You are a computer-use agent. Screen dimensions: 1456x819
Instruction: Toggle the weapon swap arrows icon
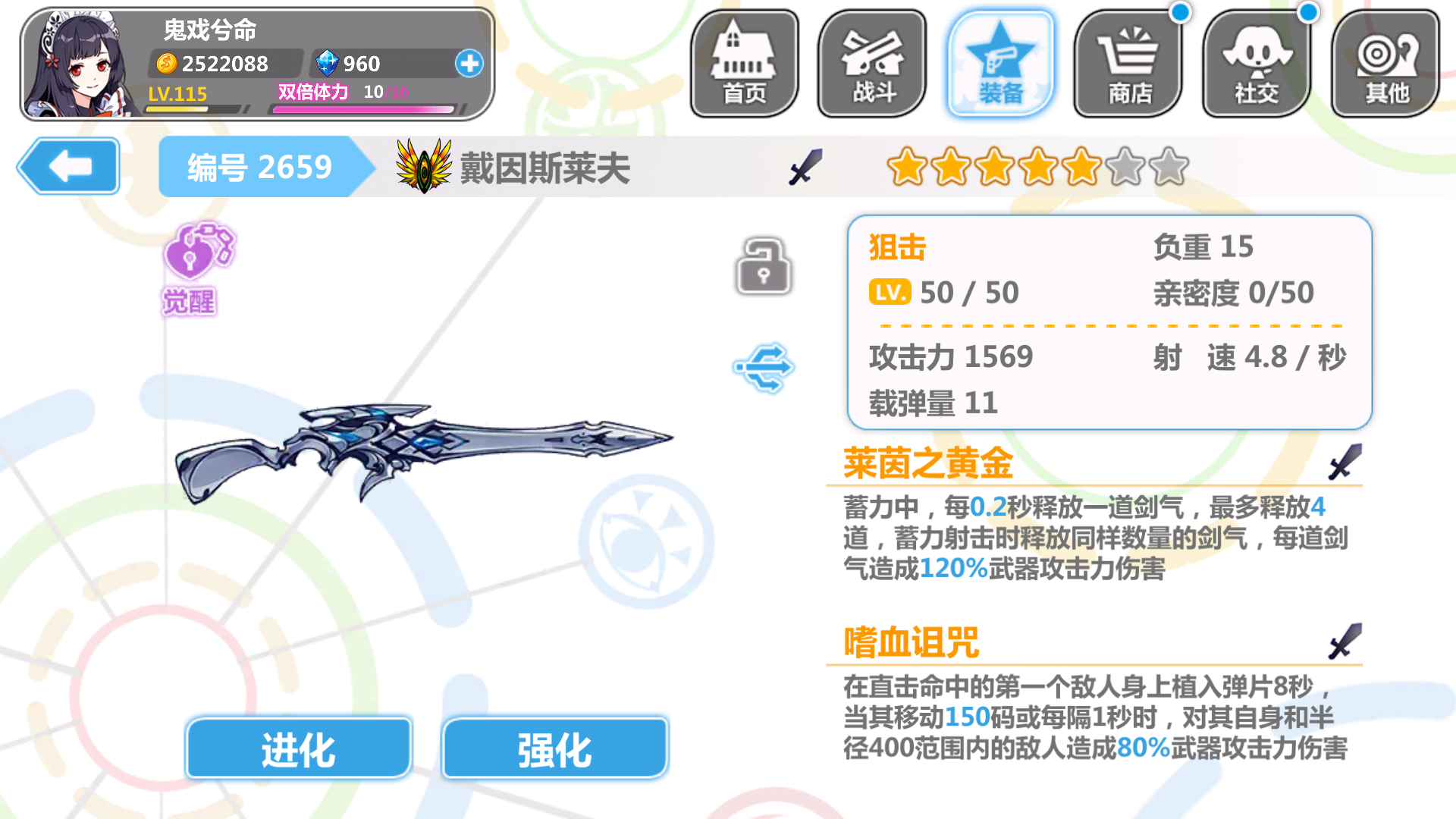[x=764, y=366]
